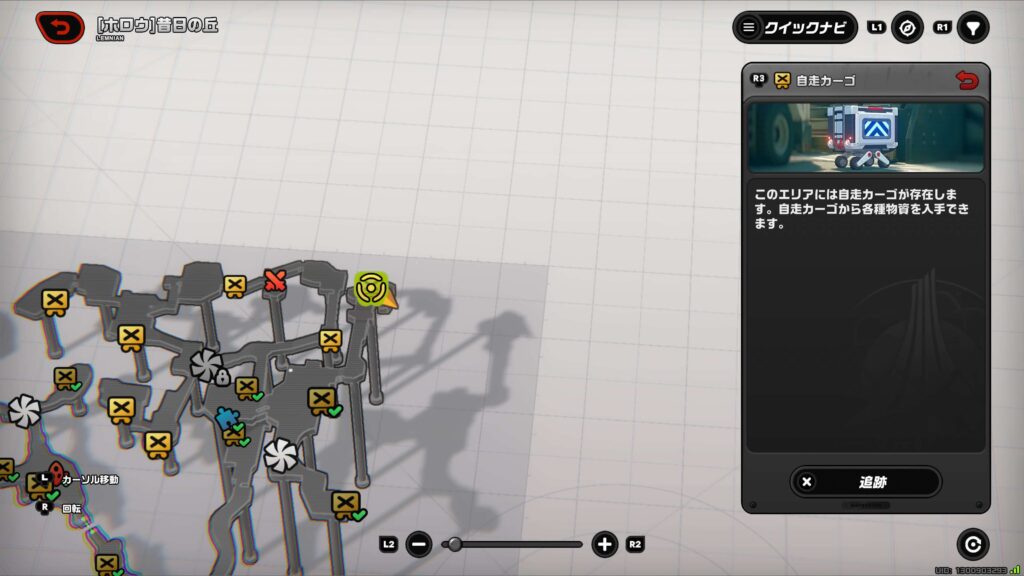The image size is (1024, 576).
Task: Zoom in the map with plus button
Action: (x=604, y=544)
